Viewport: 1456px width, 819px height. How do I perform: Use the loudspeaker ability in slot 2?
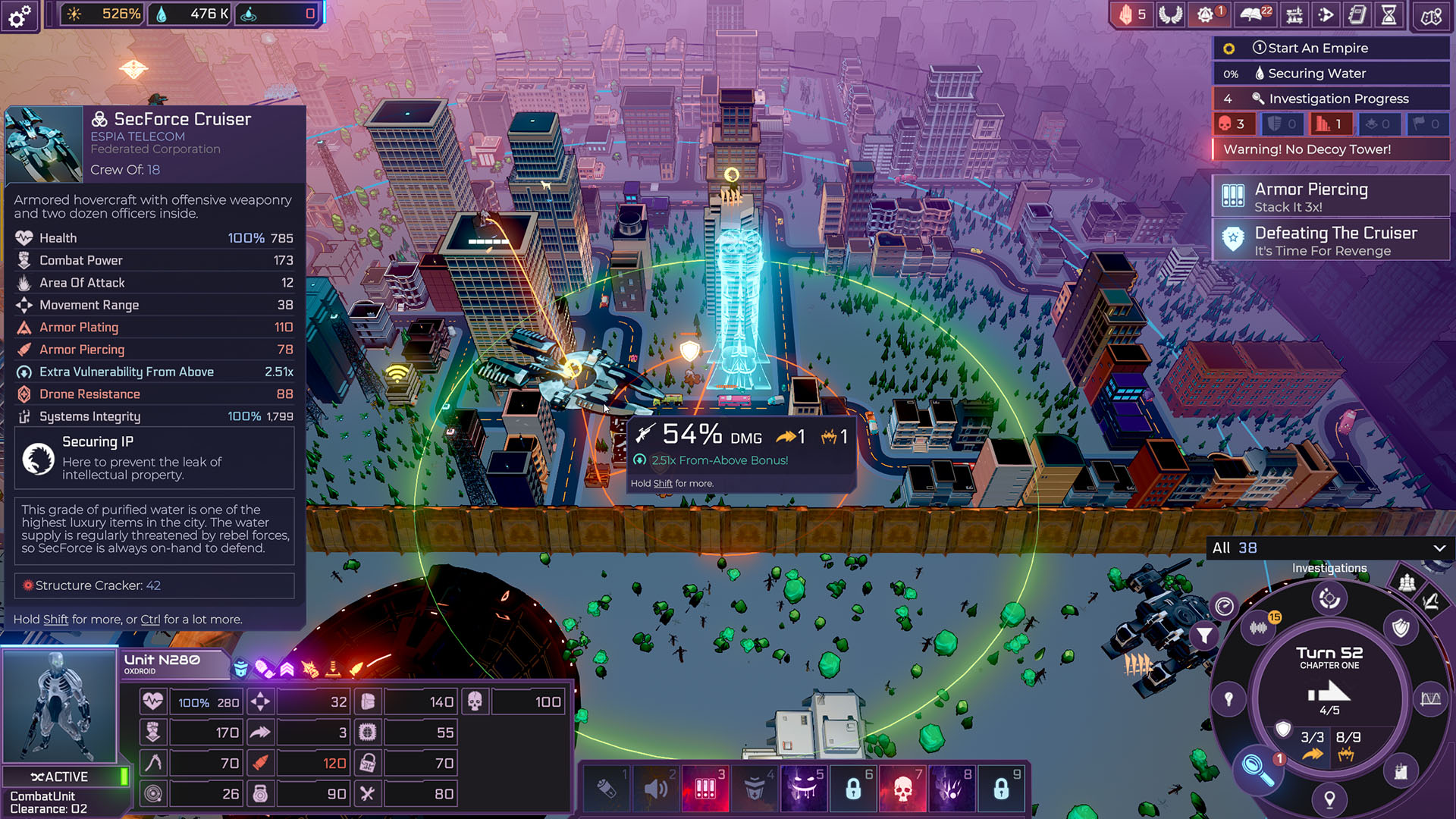tap(656, 788)
